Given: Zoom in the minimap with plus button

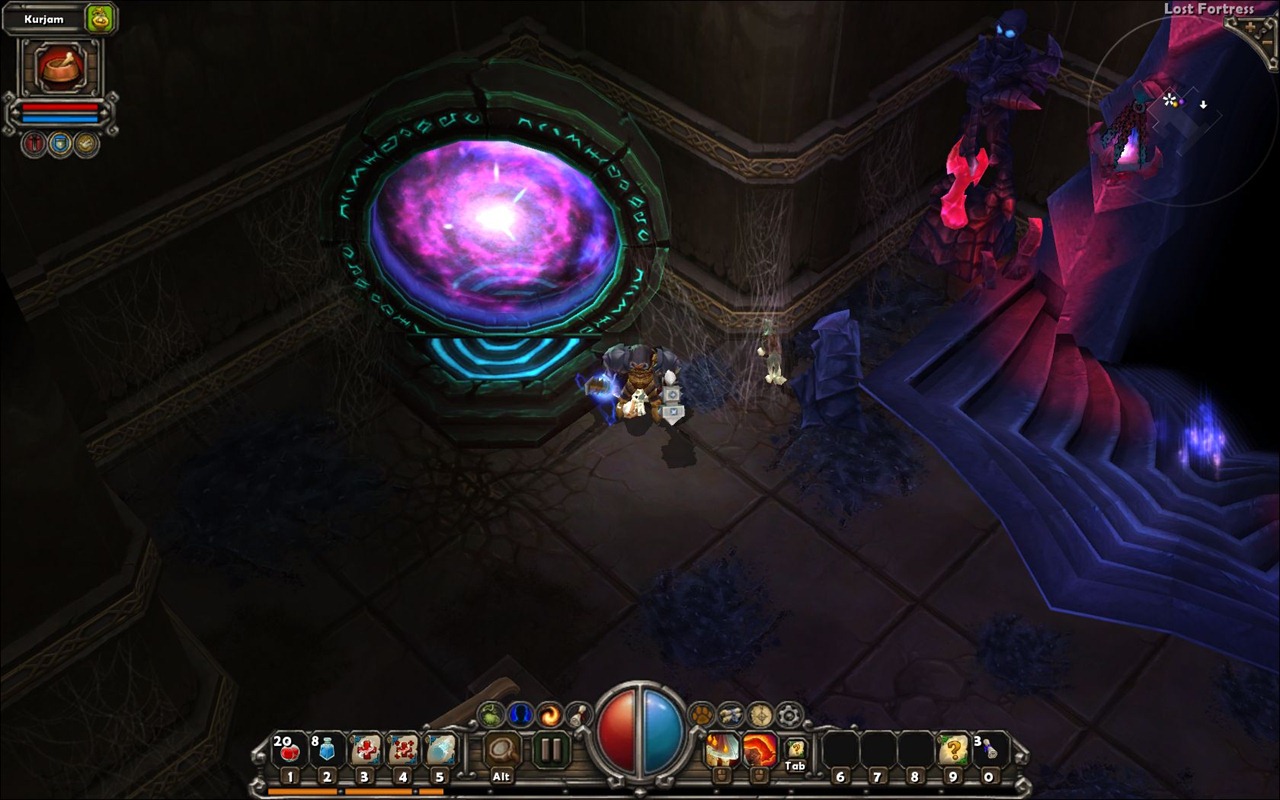Looking at the screenshot, I should (1251, 28).
